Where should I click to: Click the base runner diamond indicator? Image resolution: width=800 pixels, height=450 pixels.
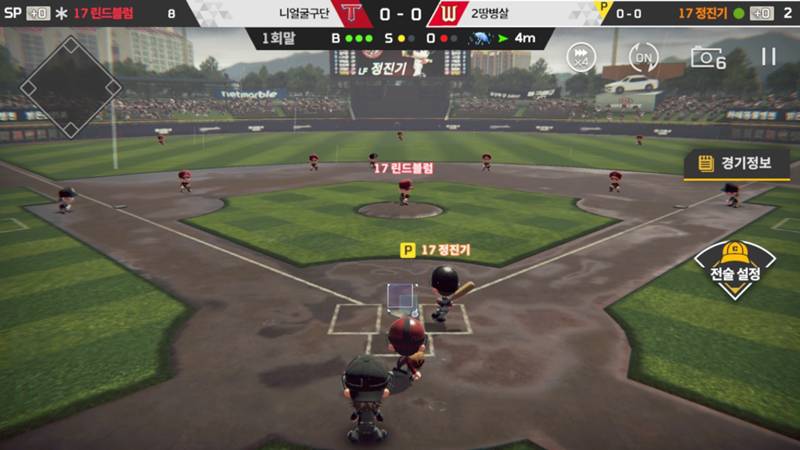click(71, 86)
